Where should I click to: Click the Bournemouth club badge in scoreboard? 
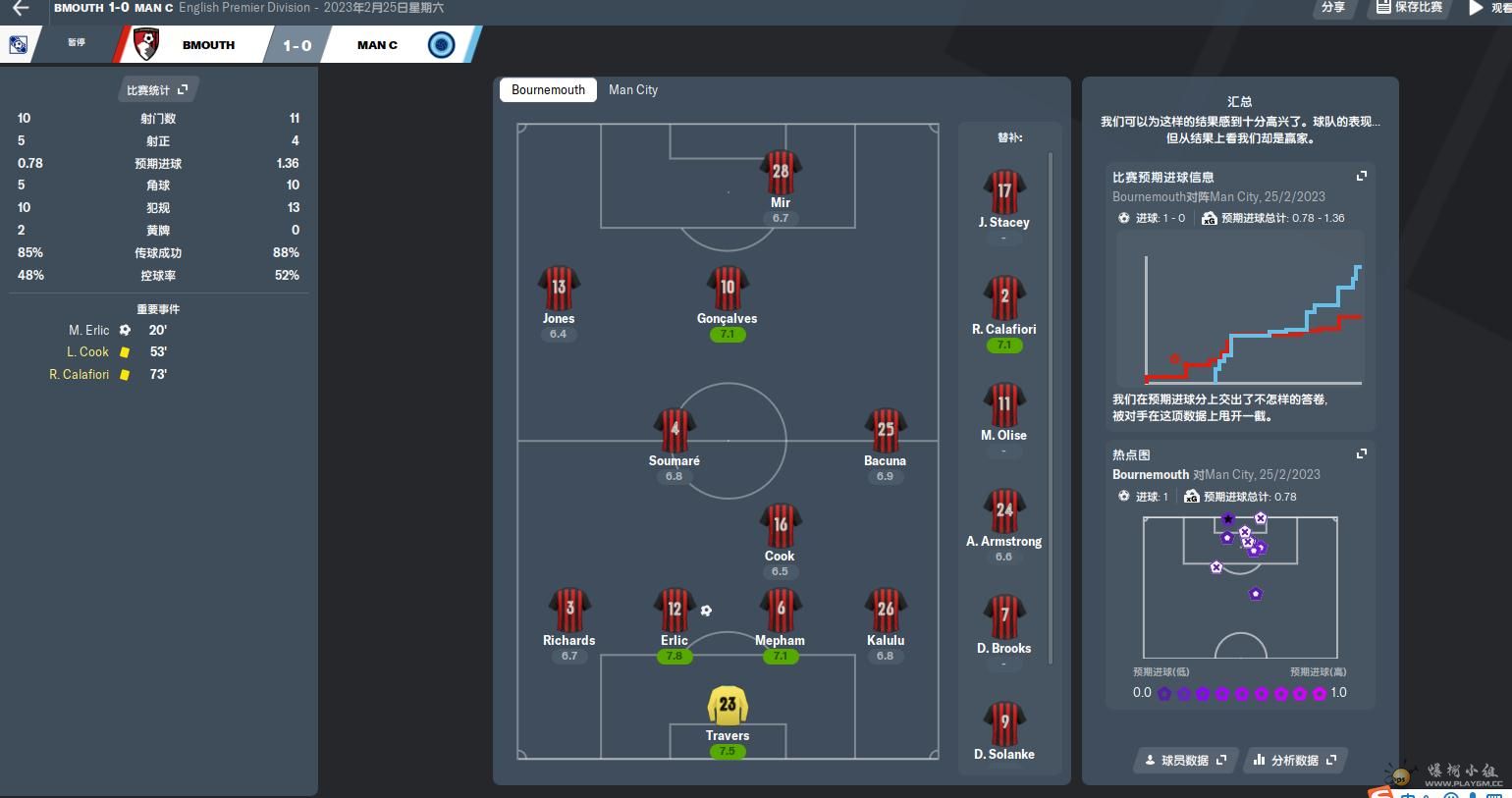click(x=146, y=44)
